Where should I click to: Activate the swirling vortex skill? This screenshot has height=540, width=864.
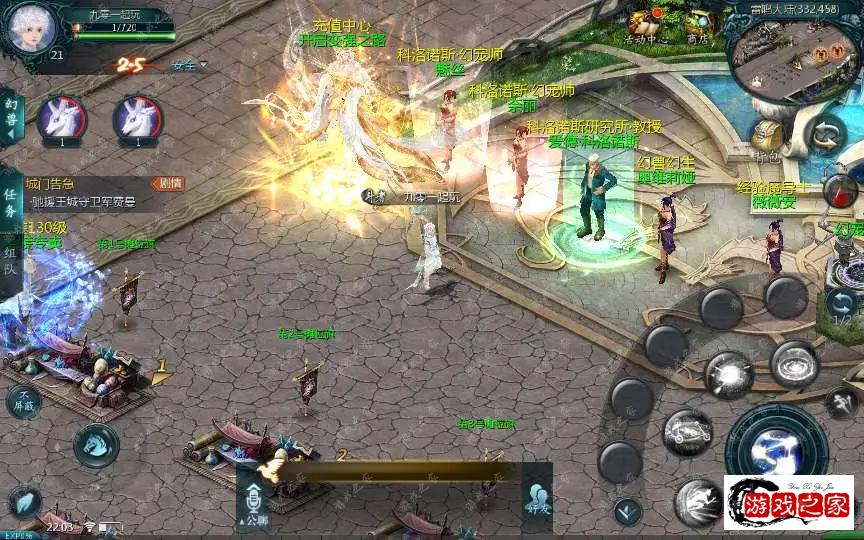point(795,364)
